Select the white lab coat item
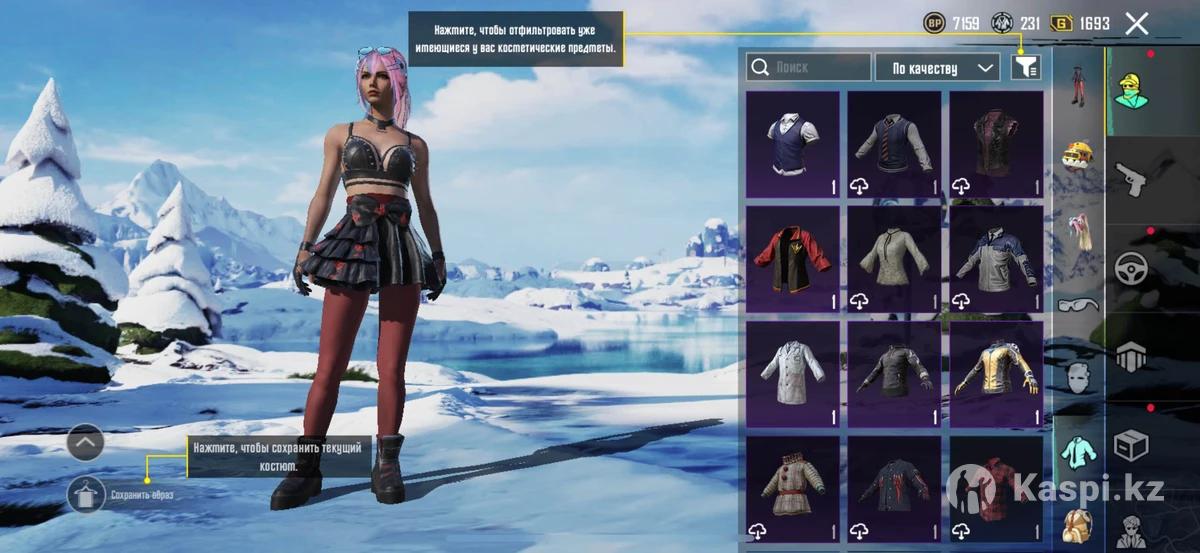The height and width of the screenshot is (553, 1200). (x=793, y=375)
